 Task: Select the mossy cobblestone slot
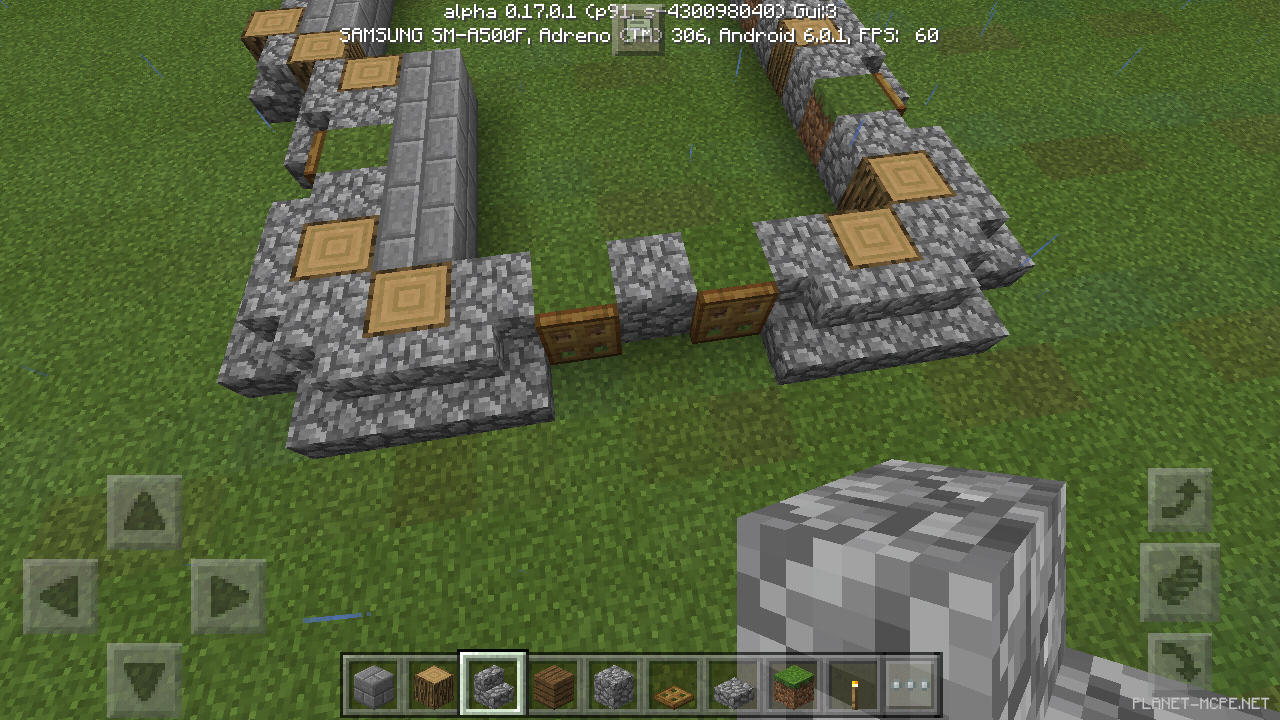click(x=733, y=685)
